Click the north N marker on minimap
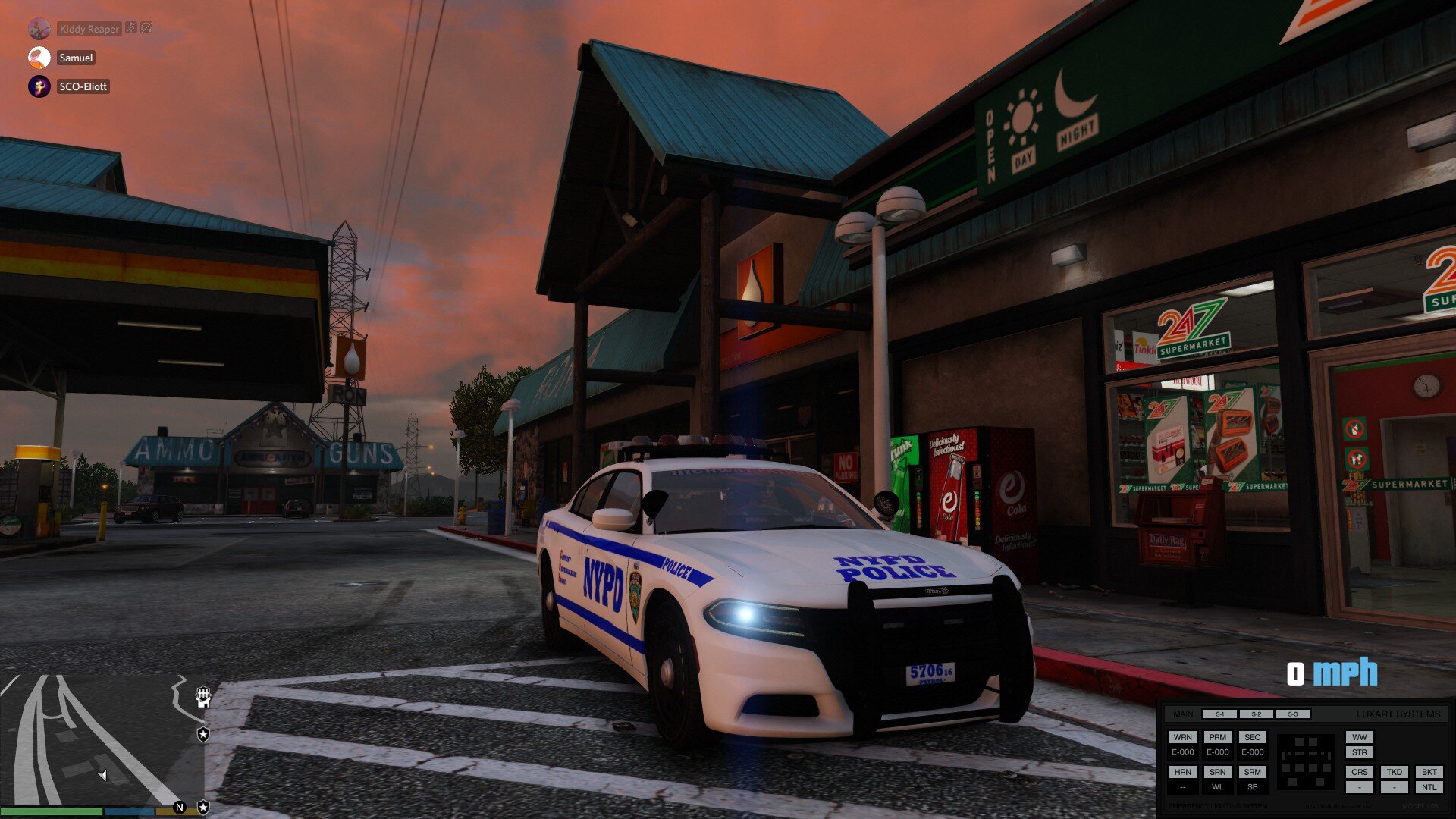Image resolution: width=1456 pixels, height=819 pixels. 180,808
